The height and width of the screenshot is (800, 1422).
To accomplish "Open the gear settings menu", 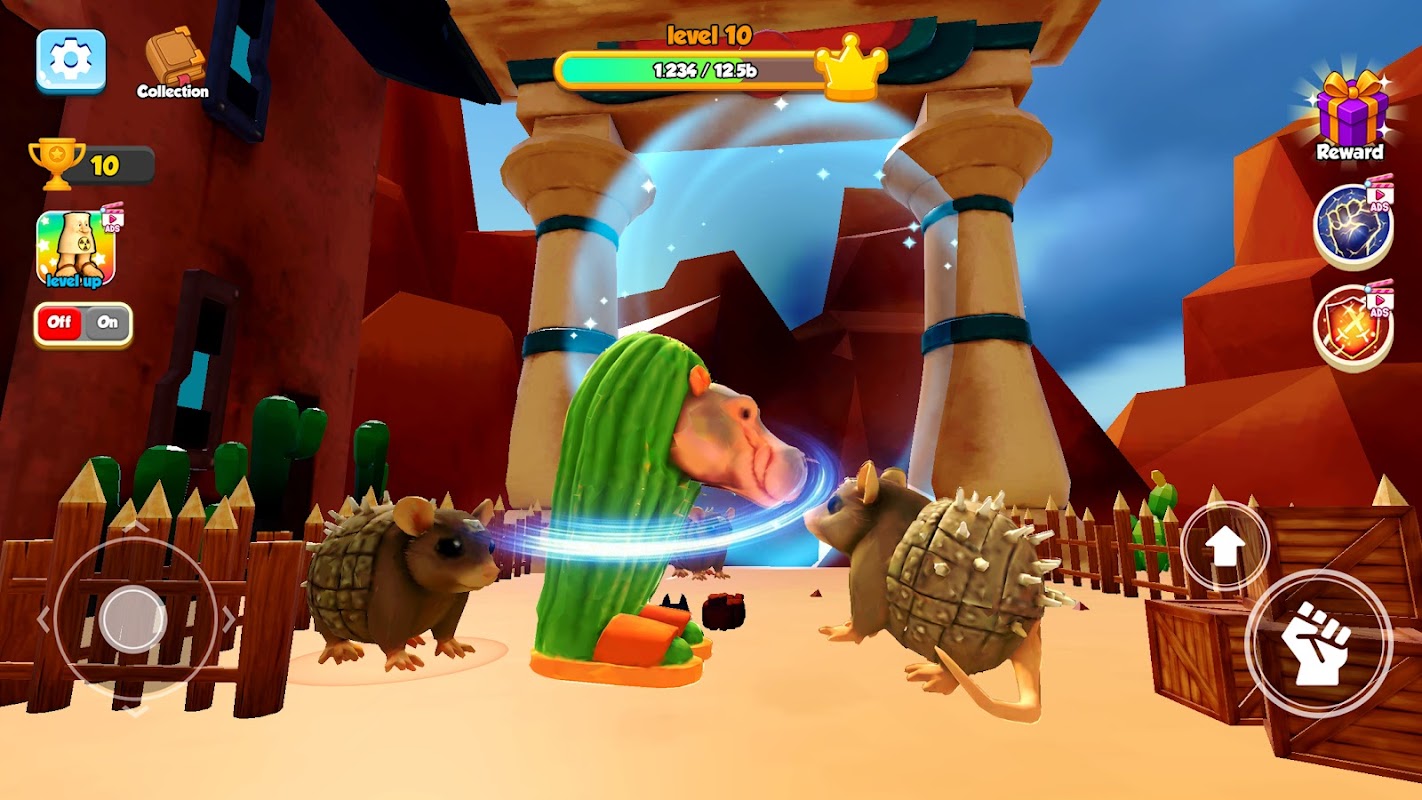I will pyautogui.click(x=71, y=60).
